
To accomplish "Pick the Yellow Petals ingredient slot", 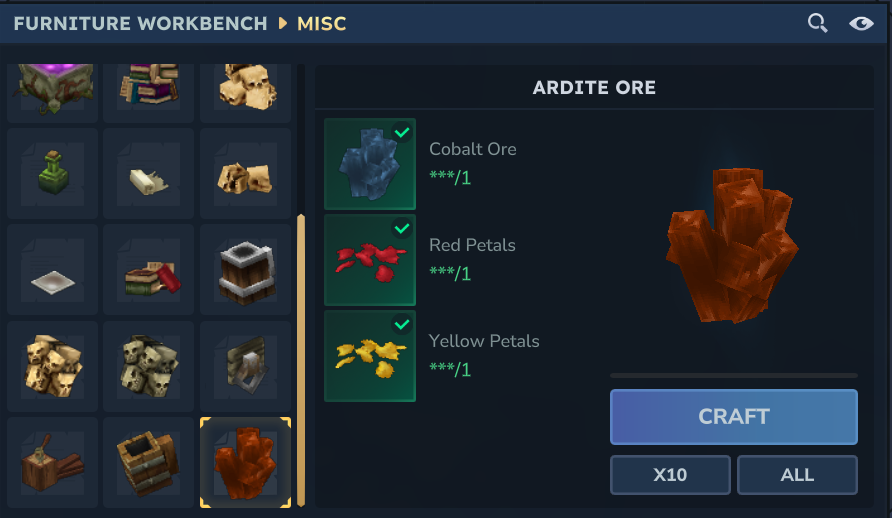I will 369,356.
